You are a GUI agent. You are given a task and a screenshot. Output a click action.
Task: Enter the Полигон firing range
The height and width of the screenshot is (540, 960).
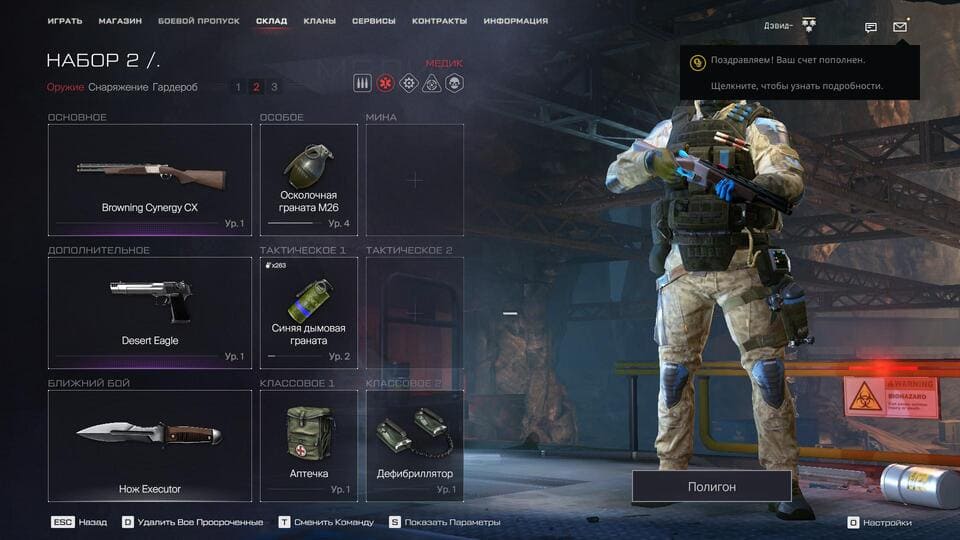711,486
